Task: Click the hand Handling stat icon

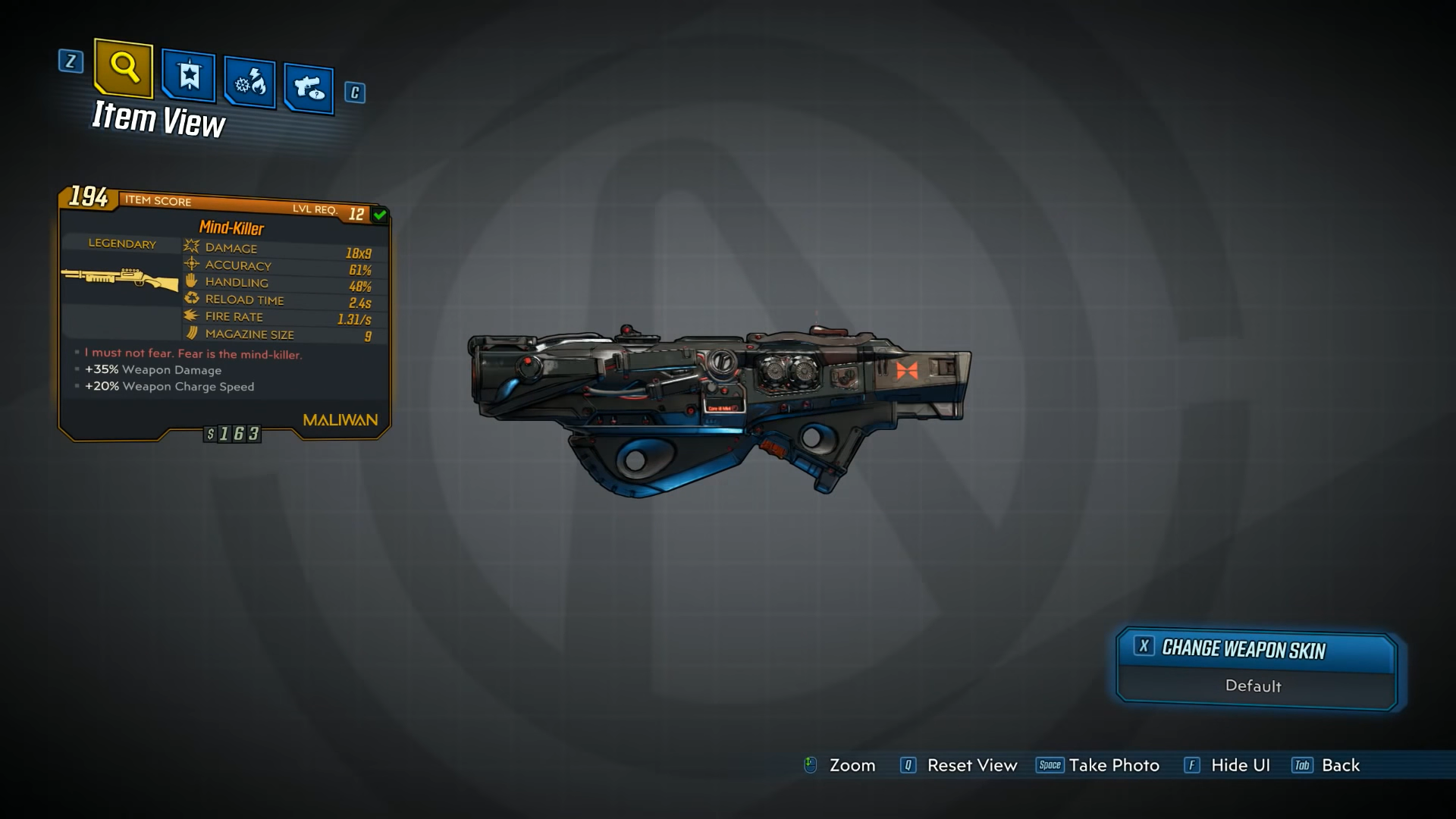Action: 190,281
